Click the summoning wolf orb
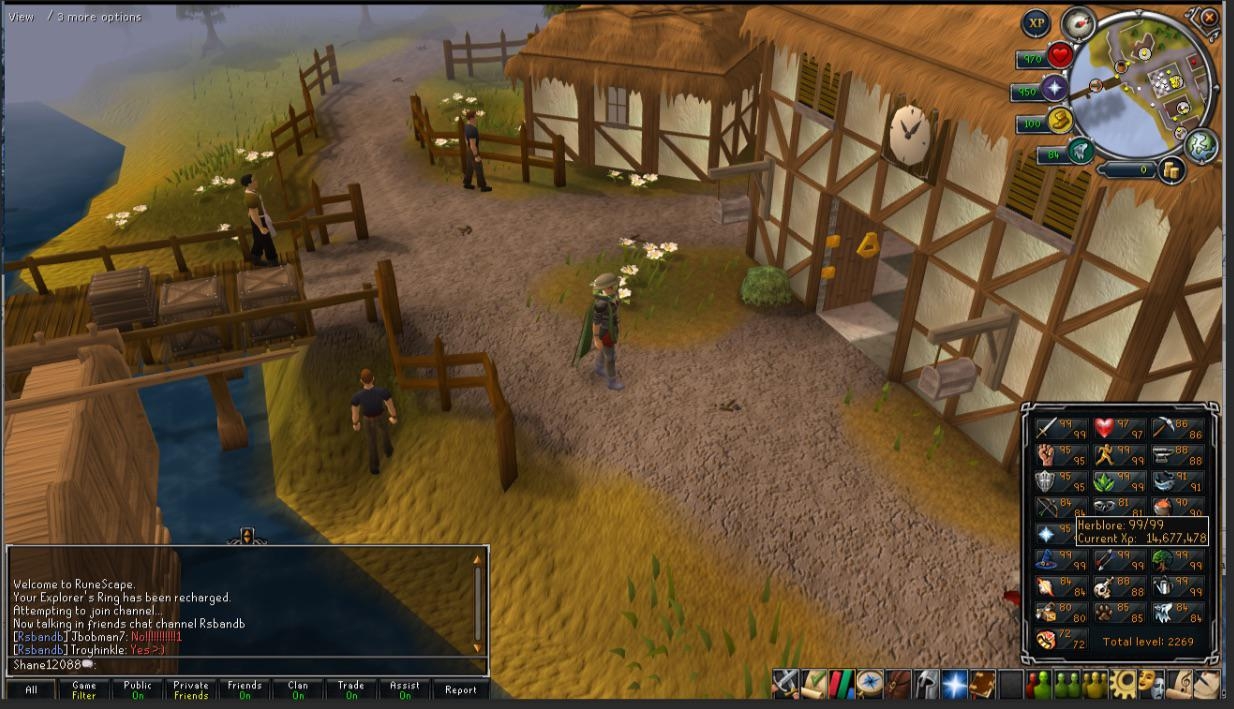Image resolution: width=1234 pixels, height=709 pixels. (x=1078, y=153)
